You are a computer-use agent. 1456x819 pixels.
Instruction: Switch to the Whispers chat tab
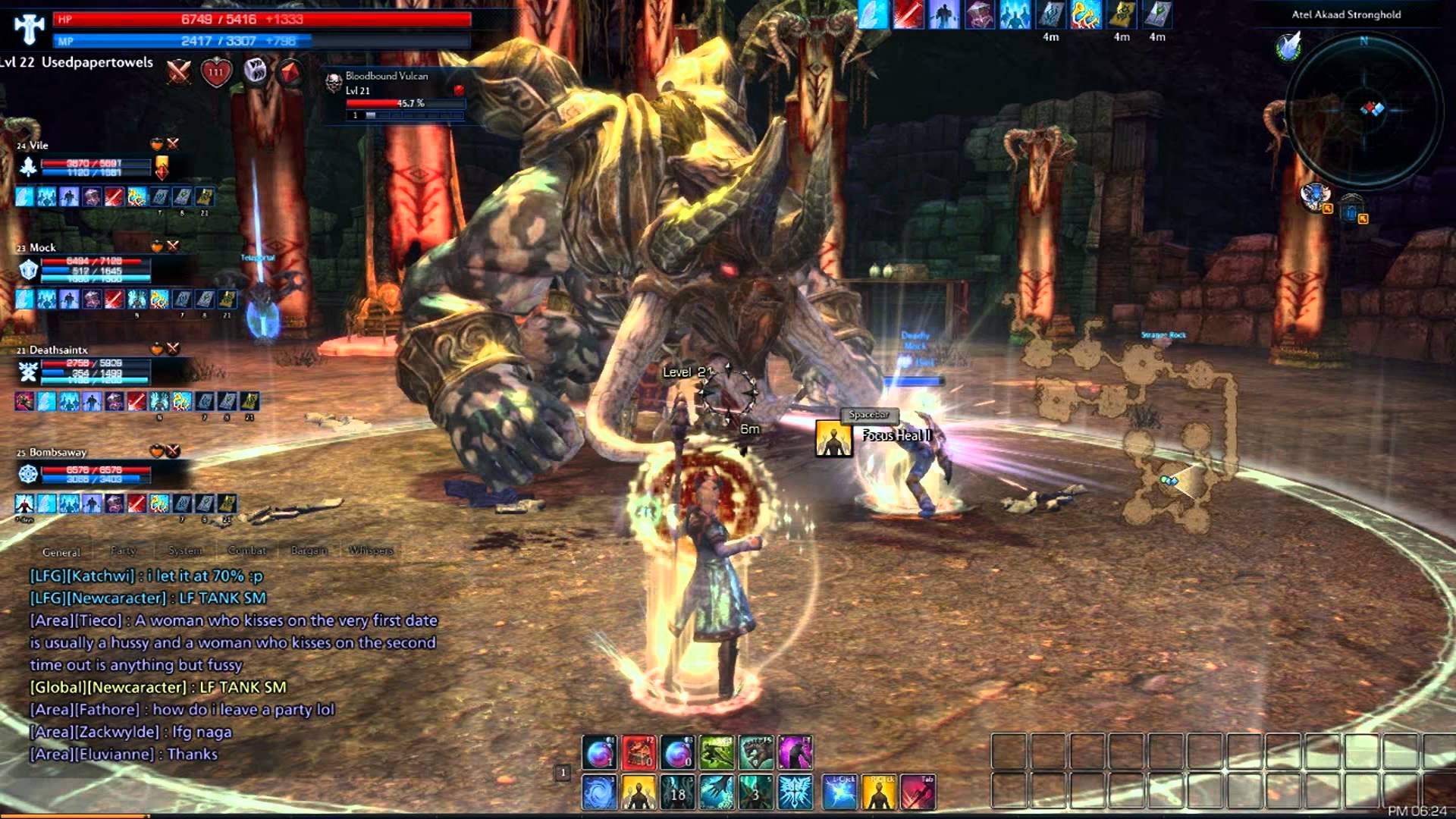click(x=371, y=551)
